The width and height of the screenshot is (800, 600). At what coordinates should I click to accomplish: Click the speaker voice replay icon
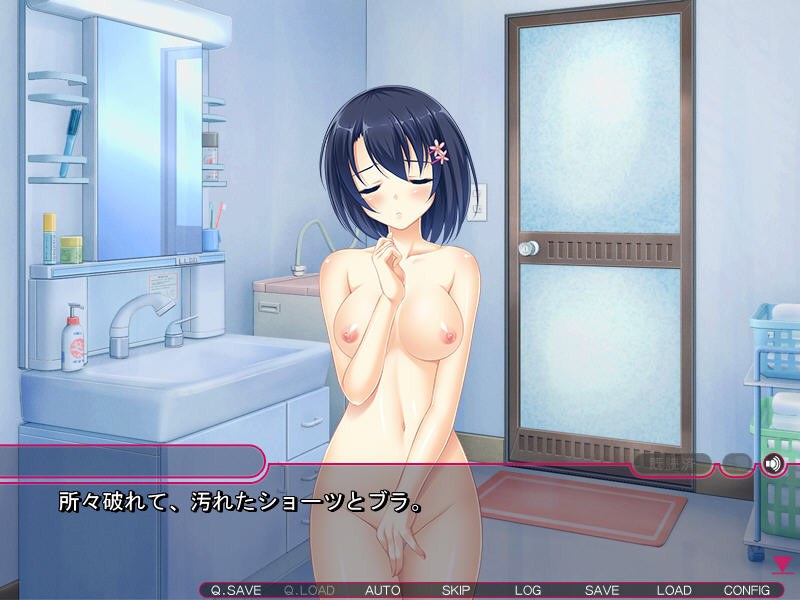[773, 463]
